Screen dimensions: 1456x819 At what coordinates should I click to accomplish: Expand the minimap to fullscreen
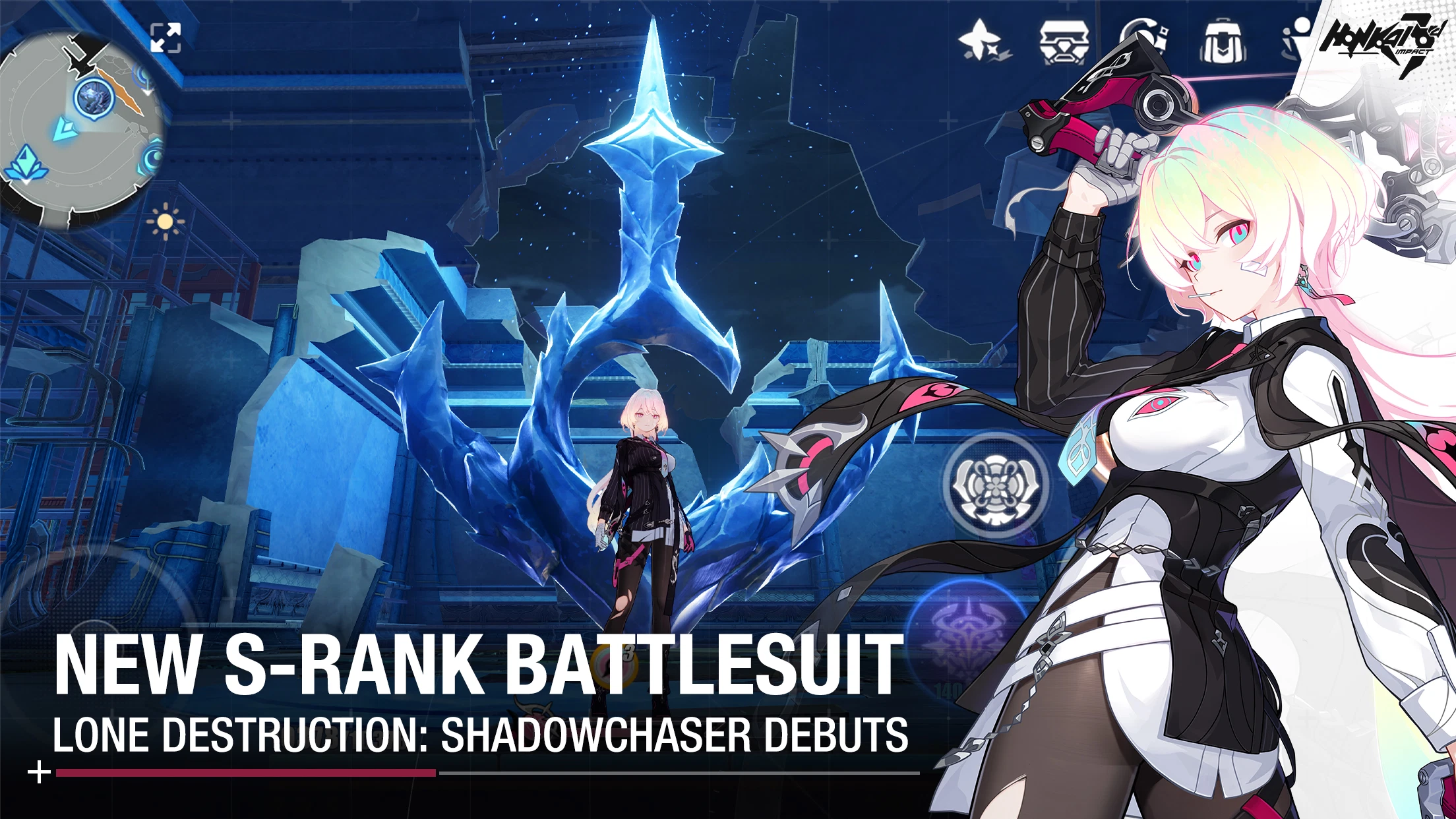tap(166, 38)
